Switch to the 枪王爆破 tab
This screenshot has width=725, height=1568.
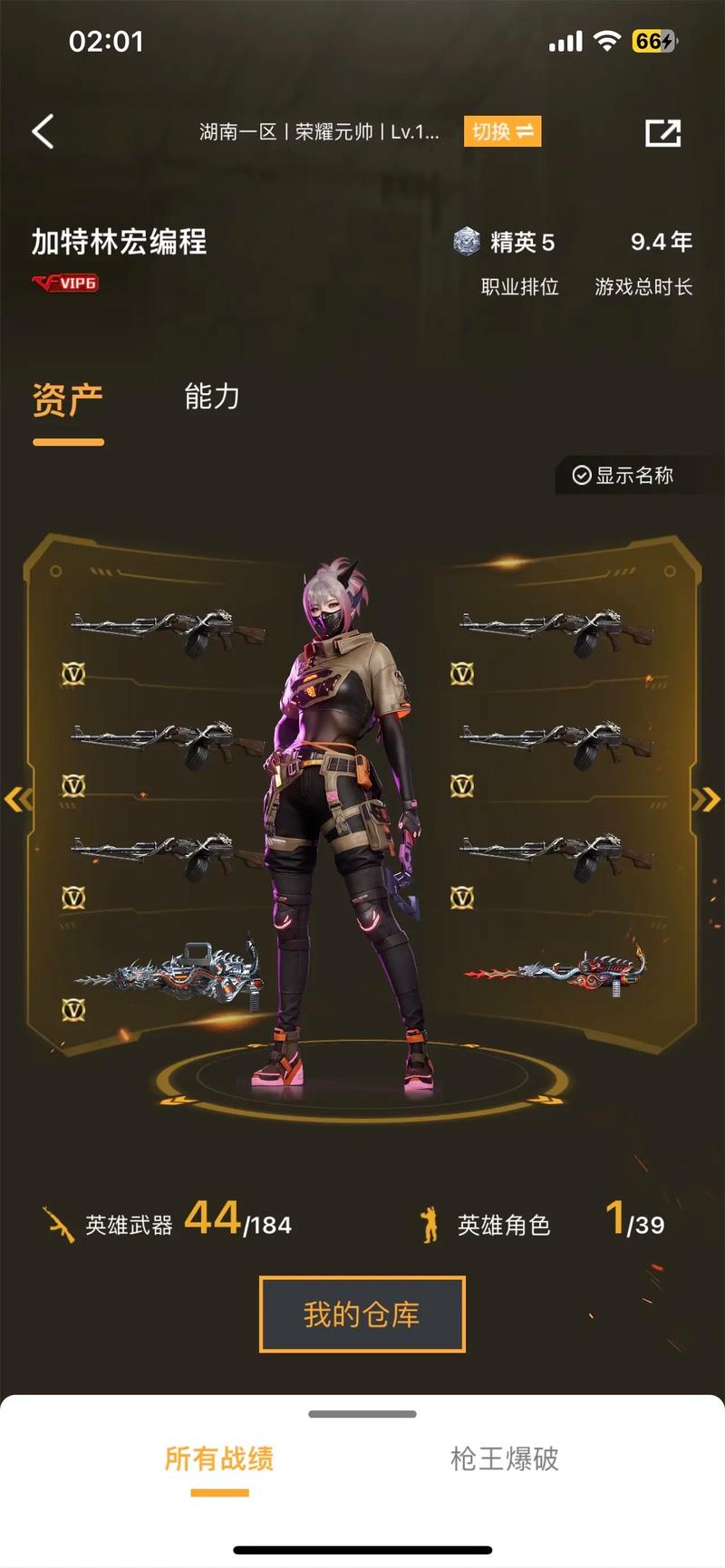tap(504, 1458)
